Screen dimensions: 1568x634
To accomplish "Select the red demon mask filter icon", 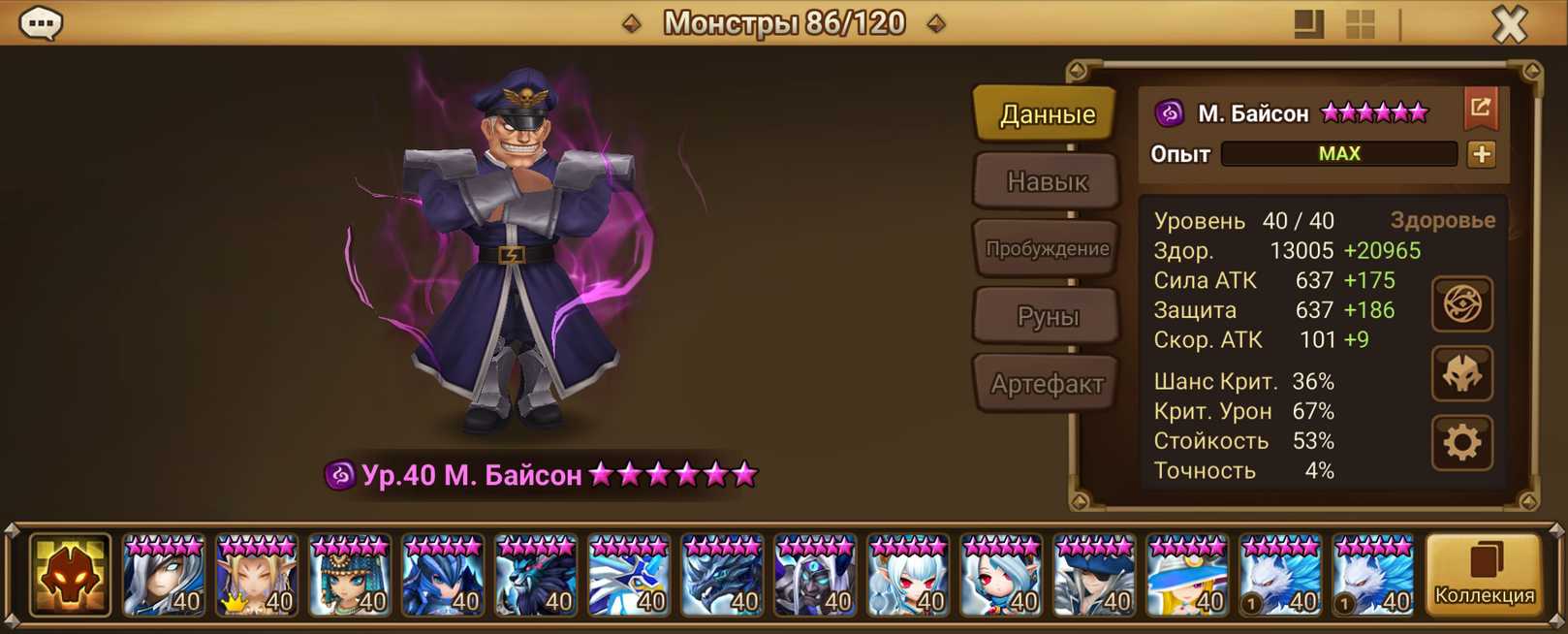I will (x=70, y=576).
